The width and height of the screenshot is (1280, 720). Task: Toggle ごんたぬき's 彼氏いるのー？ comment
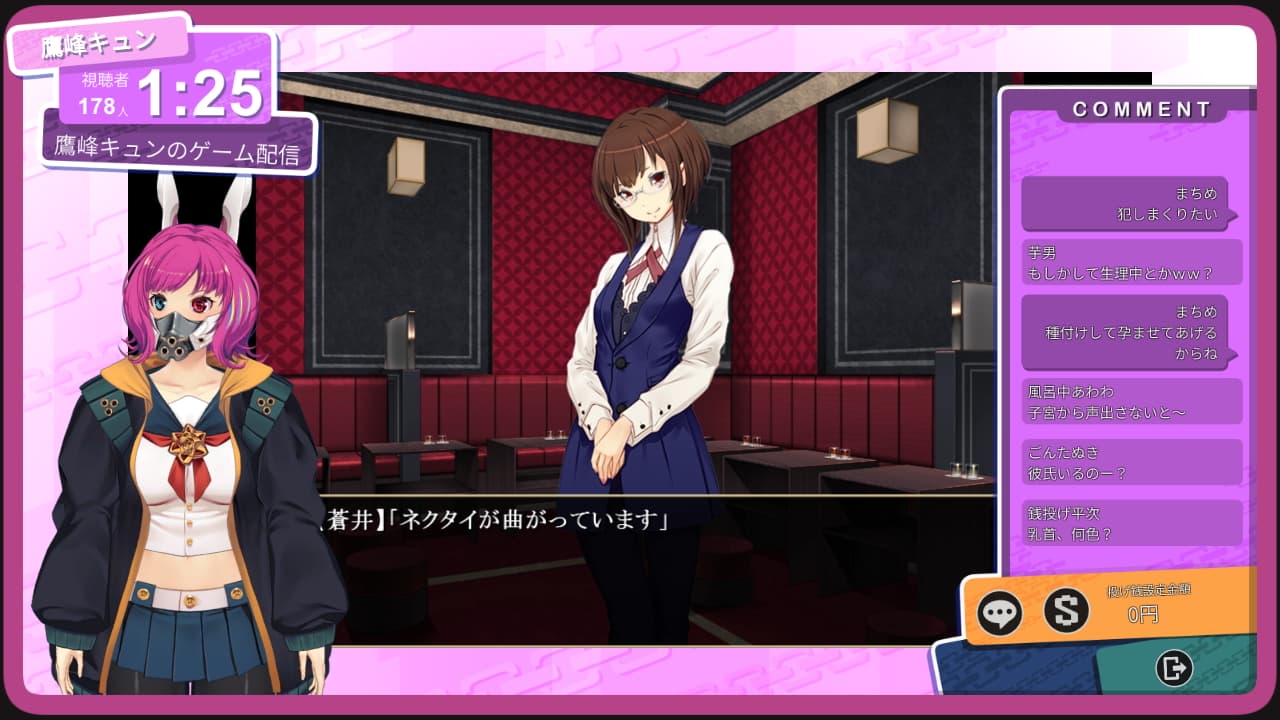[x=1131, y=461]
